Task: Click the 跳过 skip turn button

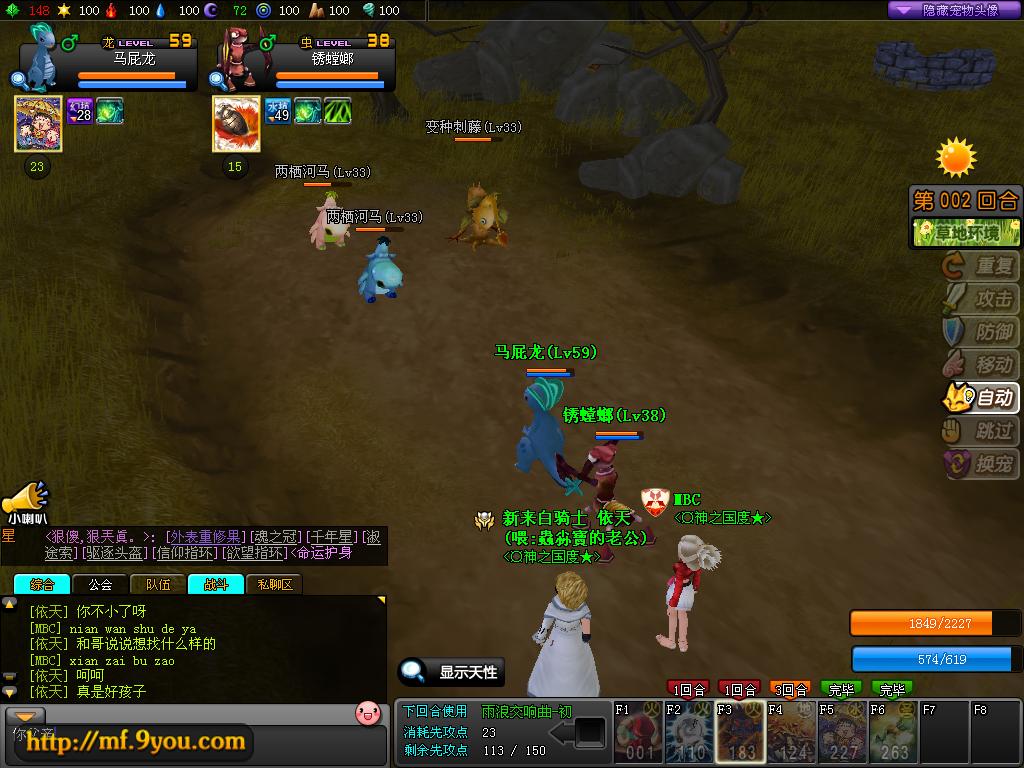Action: pyautogui.click(x=981, y=431)
